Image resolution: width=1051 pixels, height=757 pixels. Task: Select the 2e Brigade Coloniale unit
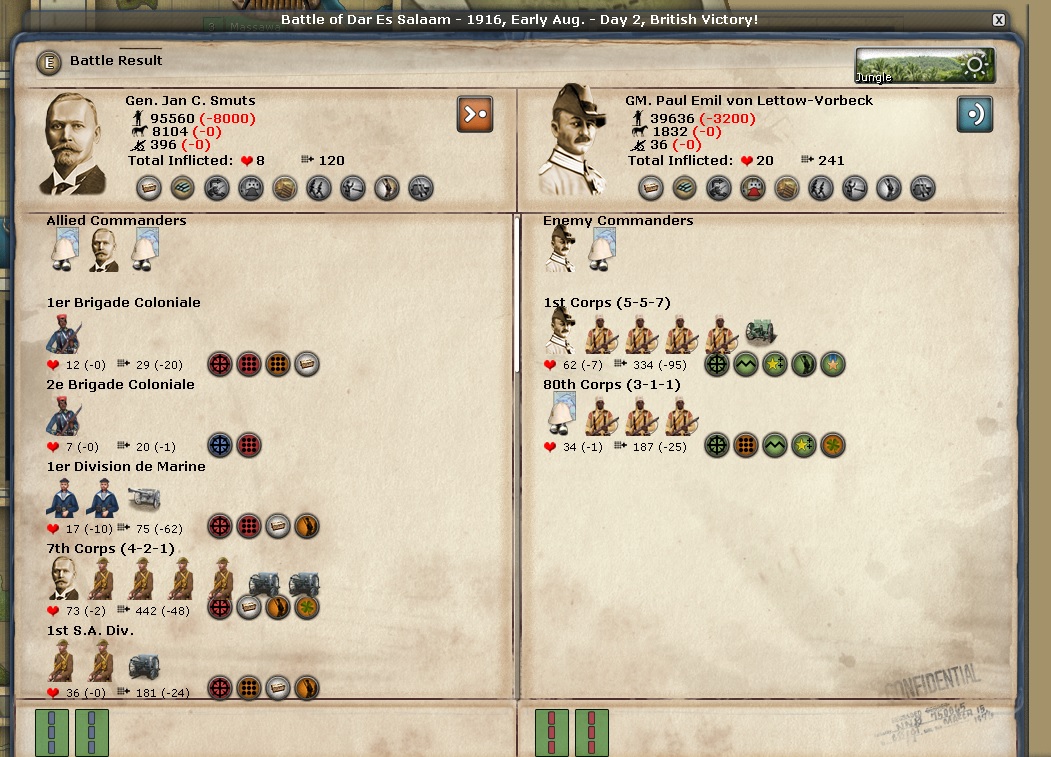coord(64,415)
